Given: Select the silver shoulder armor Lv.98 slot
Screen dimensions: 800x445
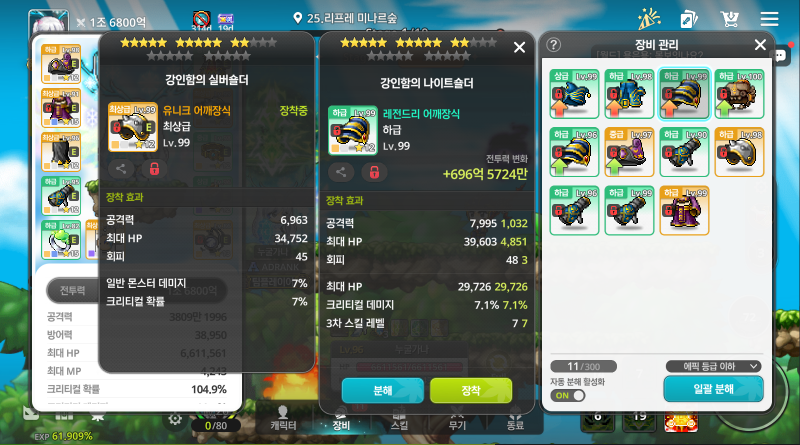Looking at the screenshot, I should click(739, 152).
